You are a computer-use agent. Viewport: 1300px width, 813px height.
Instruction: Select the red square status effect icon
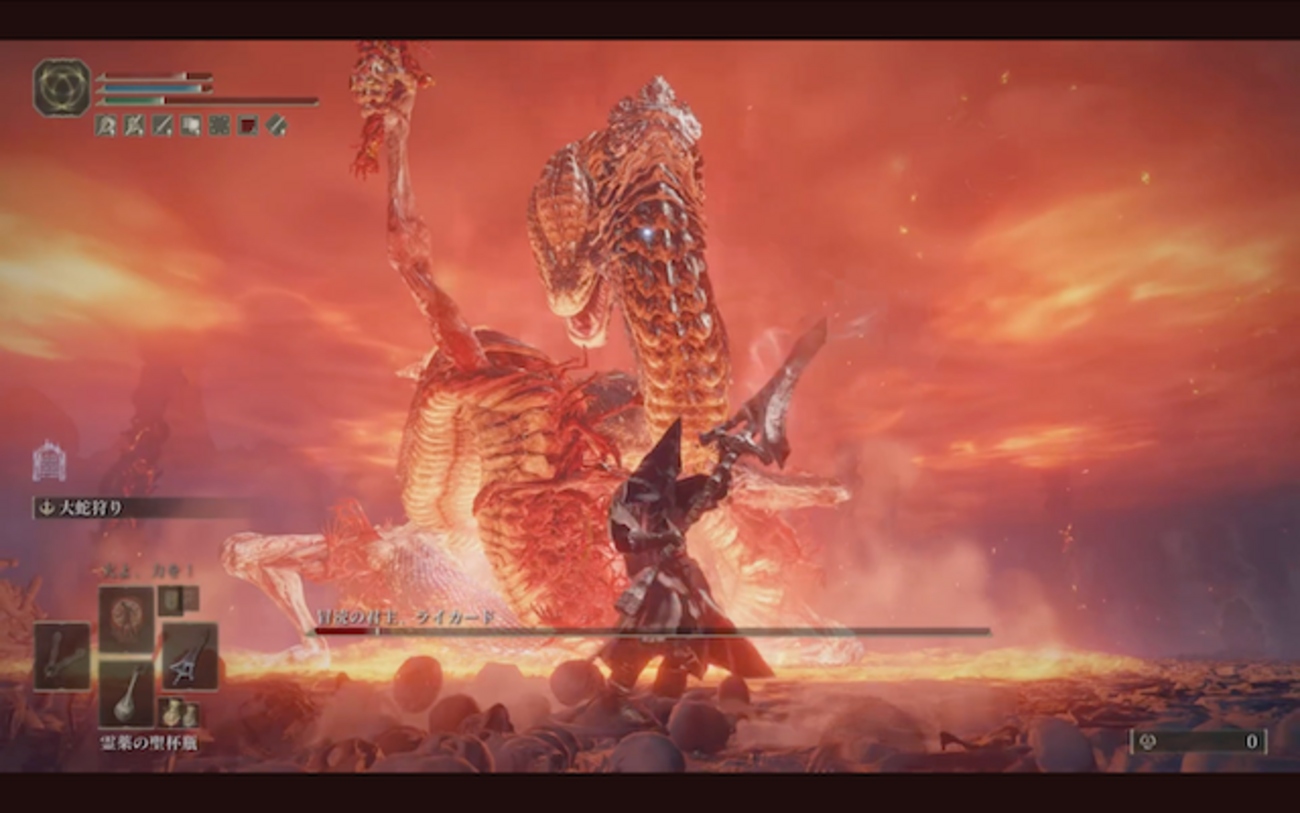[248, 126]
